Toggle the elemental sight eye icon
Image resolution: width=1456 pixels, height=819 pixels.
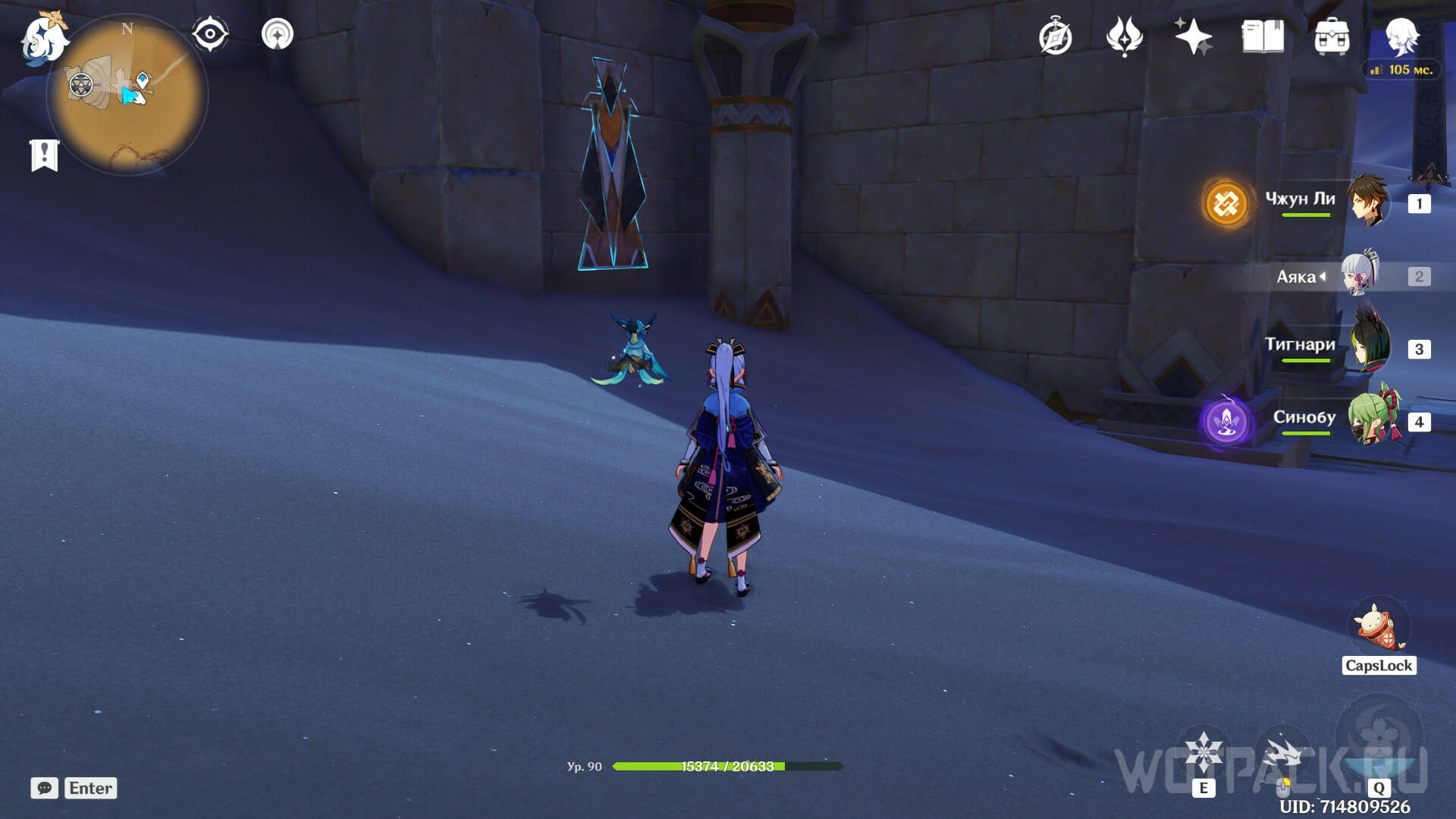coord(210,34)
